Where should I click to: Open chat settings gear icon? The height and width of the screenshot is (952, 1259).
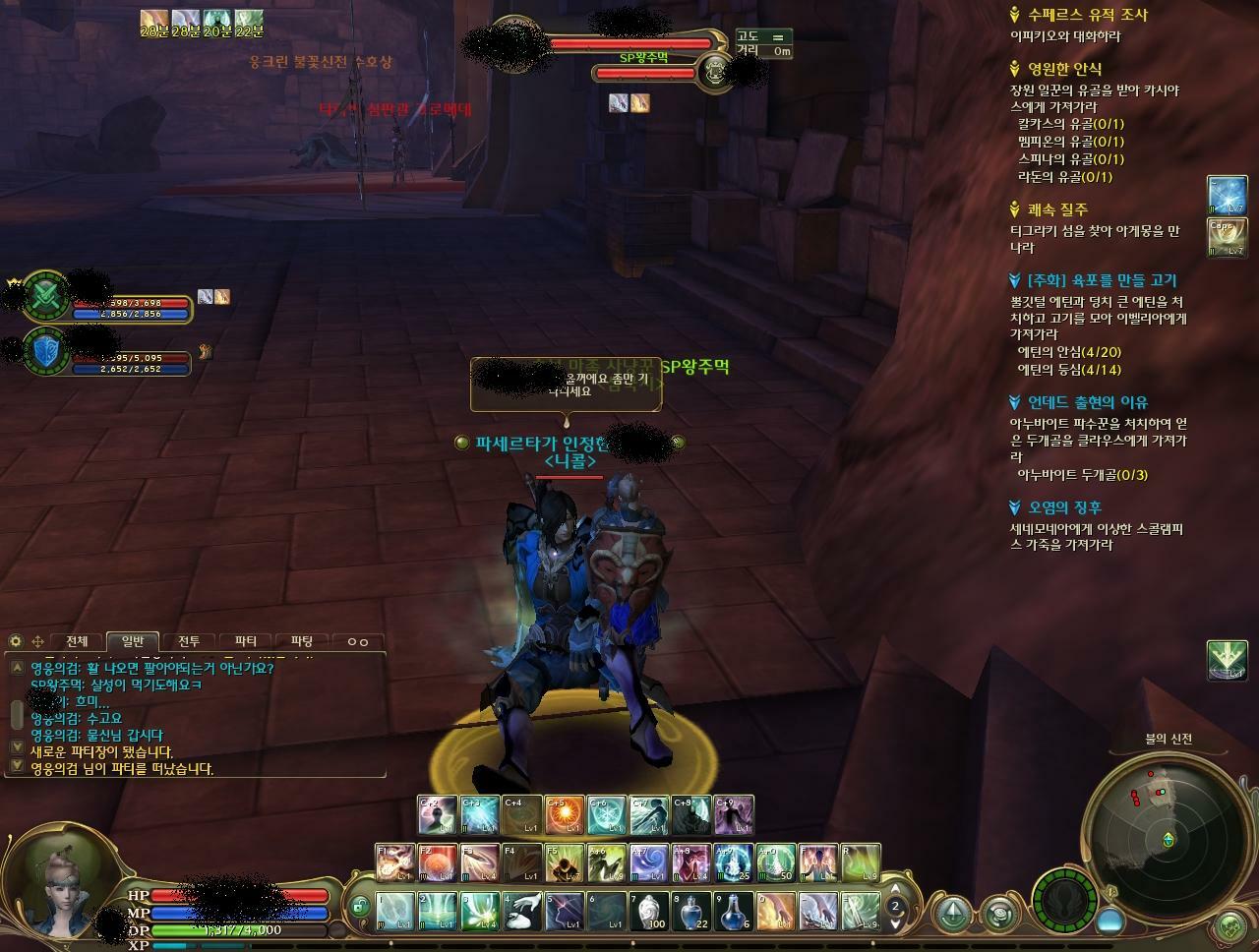16,641
